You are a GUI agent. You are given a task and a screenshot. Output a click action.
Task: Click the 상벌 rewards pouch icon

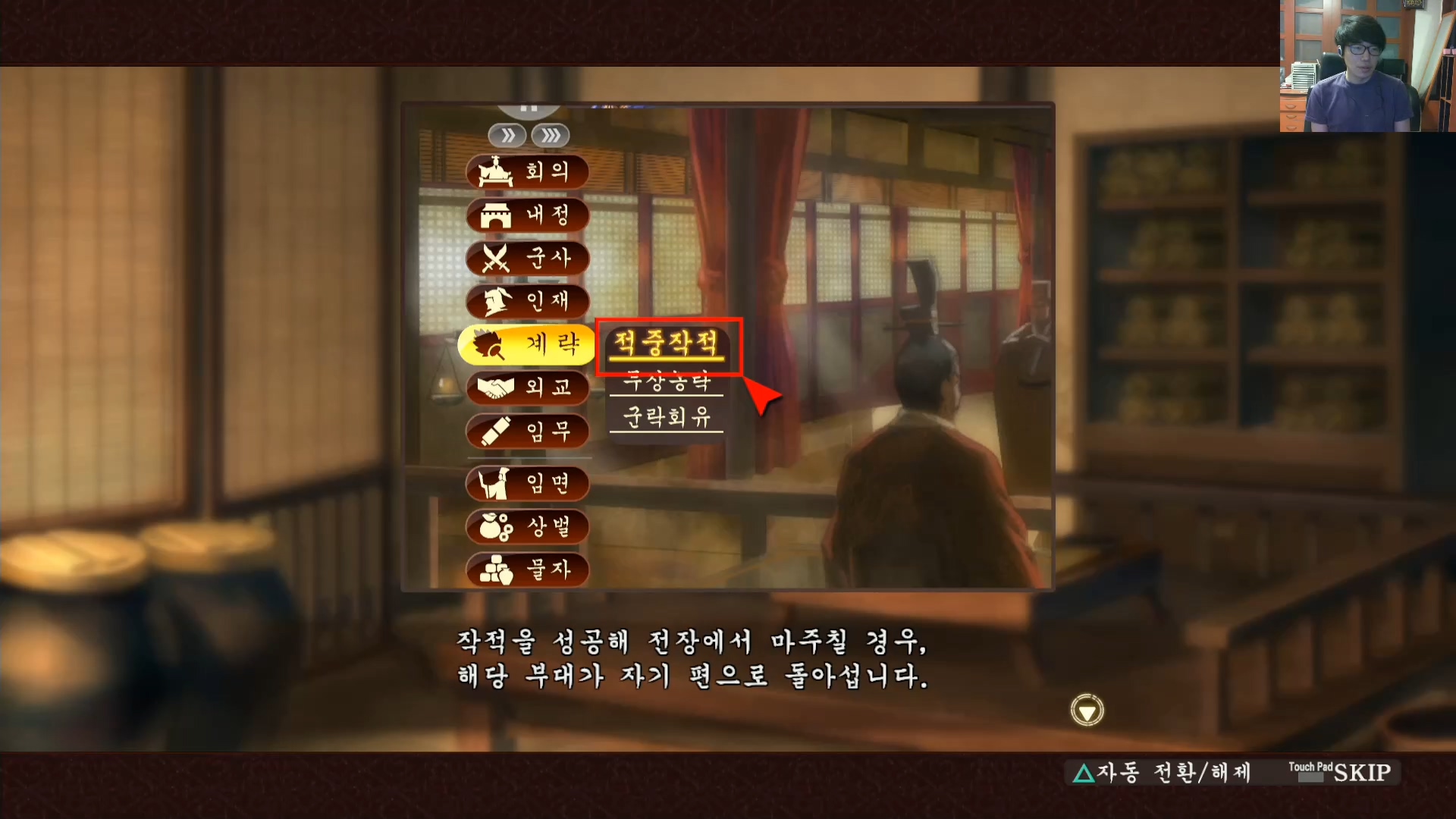[527, 528]
